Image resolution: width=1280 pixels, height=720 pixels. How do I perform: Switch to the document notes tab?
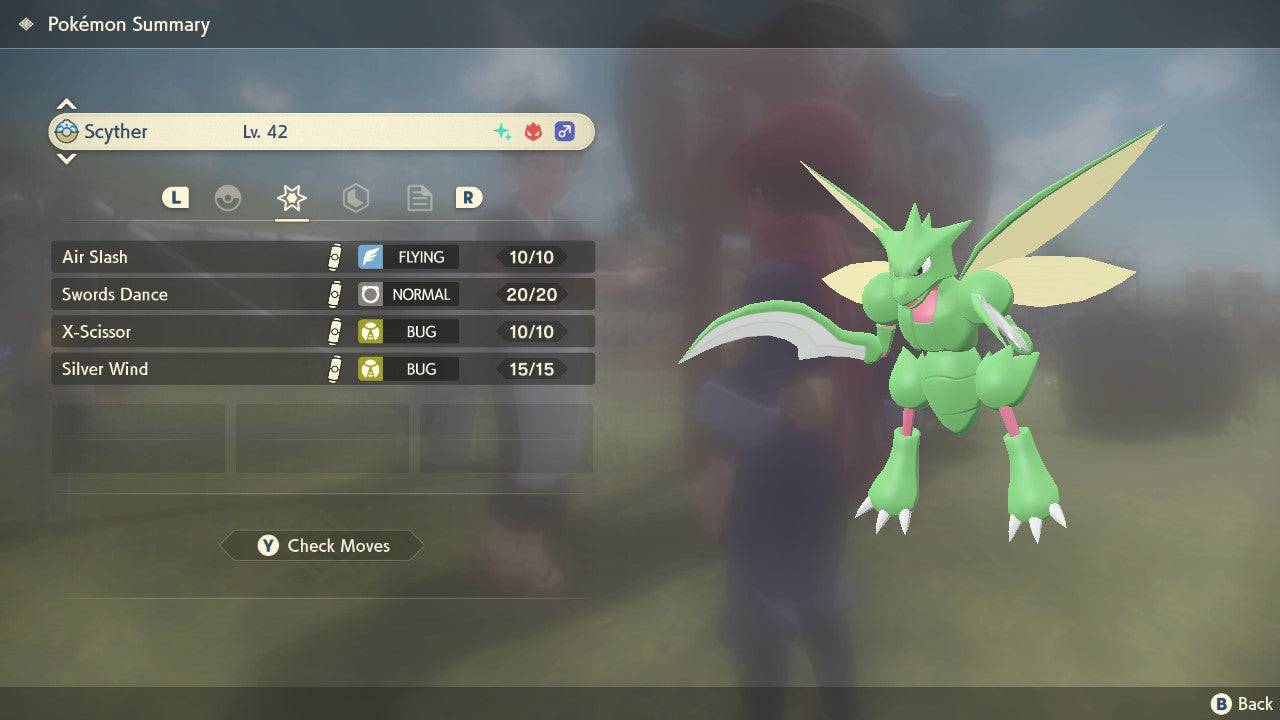pos(419,198)
